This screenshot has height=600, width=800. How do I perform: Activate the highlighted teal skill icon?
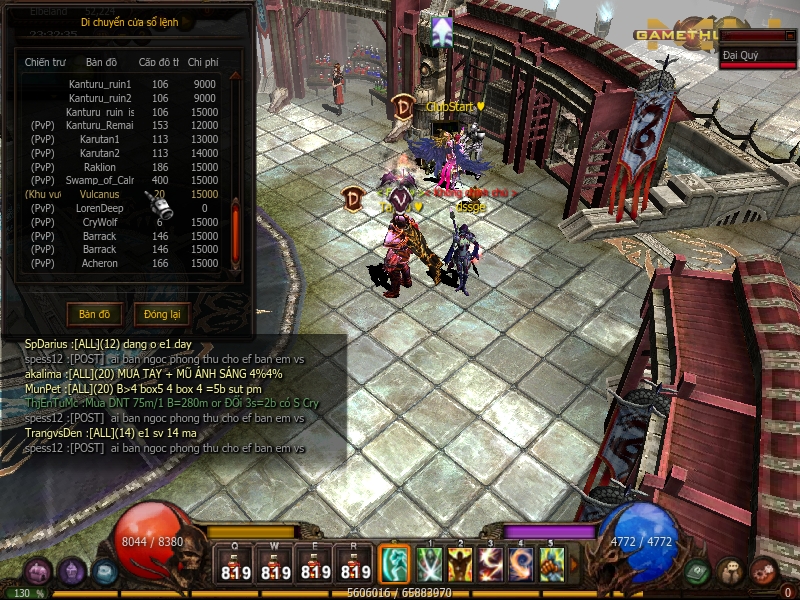tap(394, 565)
